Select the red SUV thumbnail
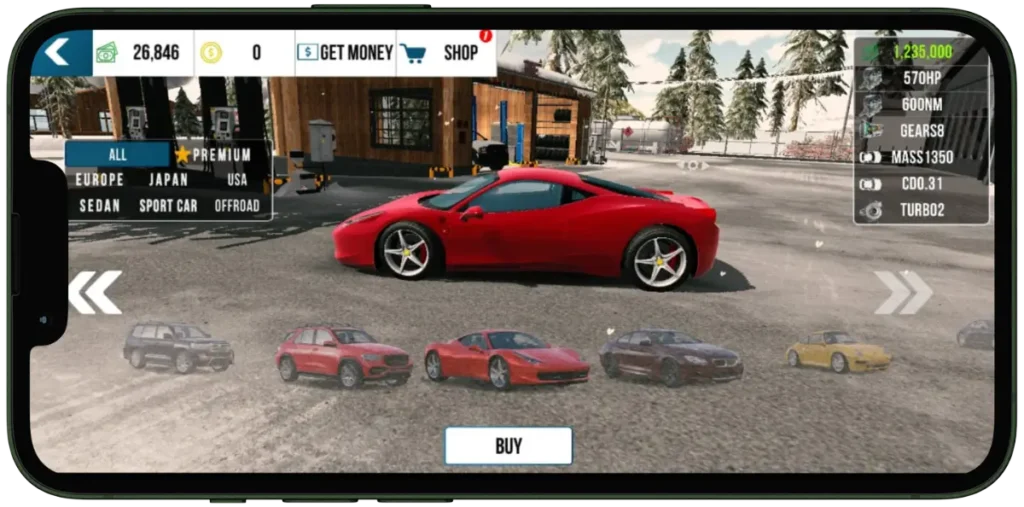This screenshot has height=507, width=1024. (x=343, y=355)
